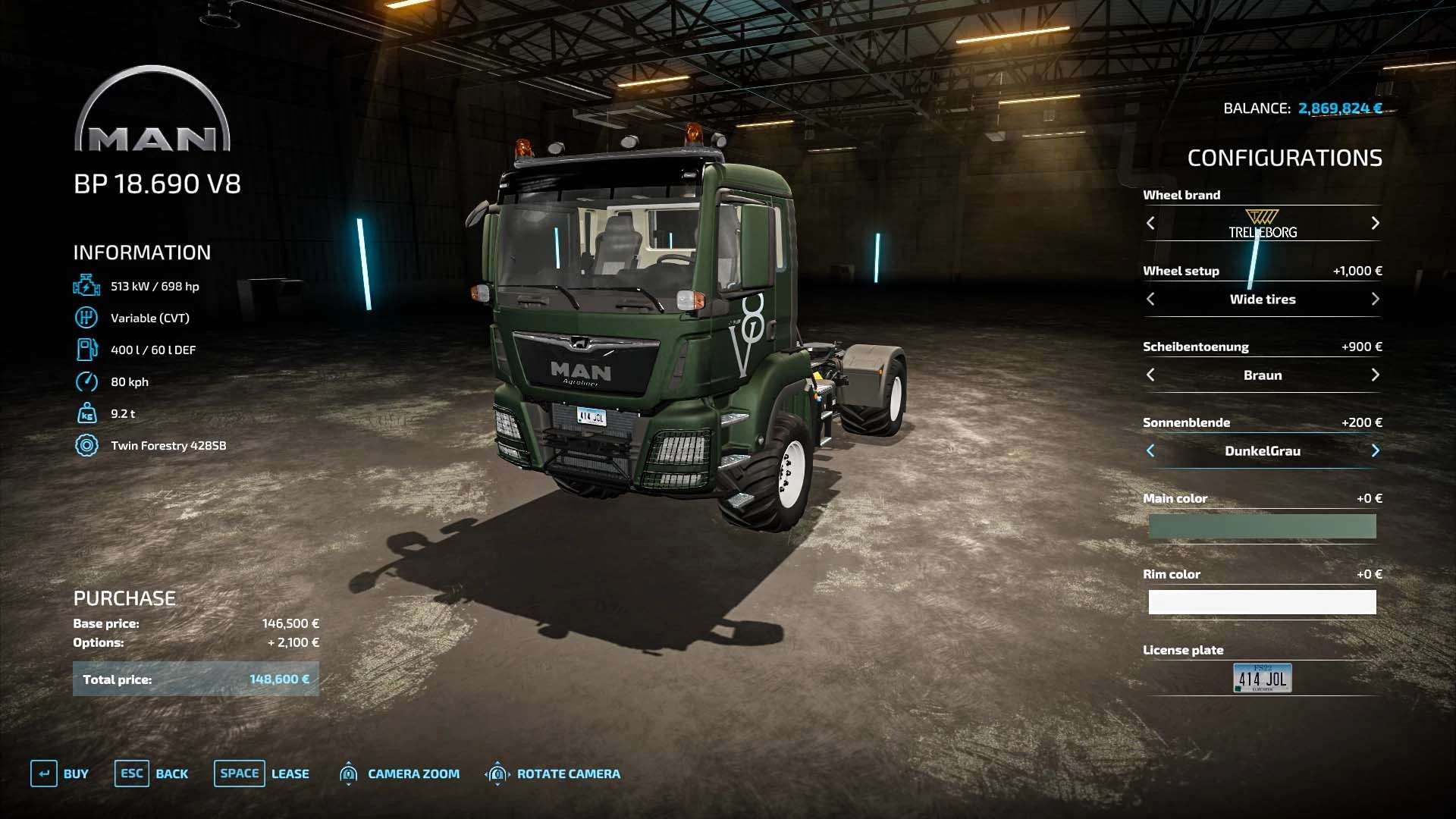Cycle Scheibentoenung forward from Braun
This screenshot has width=1456, height=819.
point(1375,375)
